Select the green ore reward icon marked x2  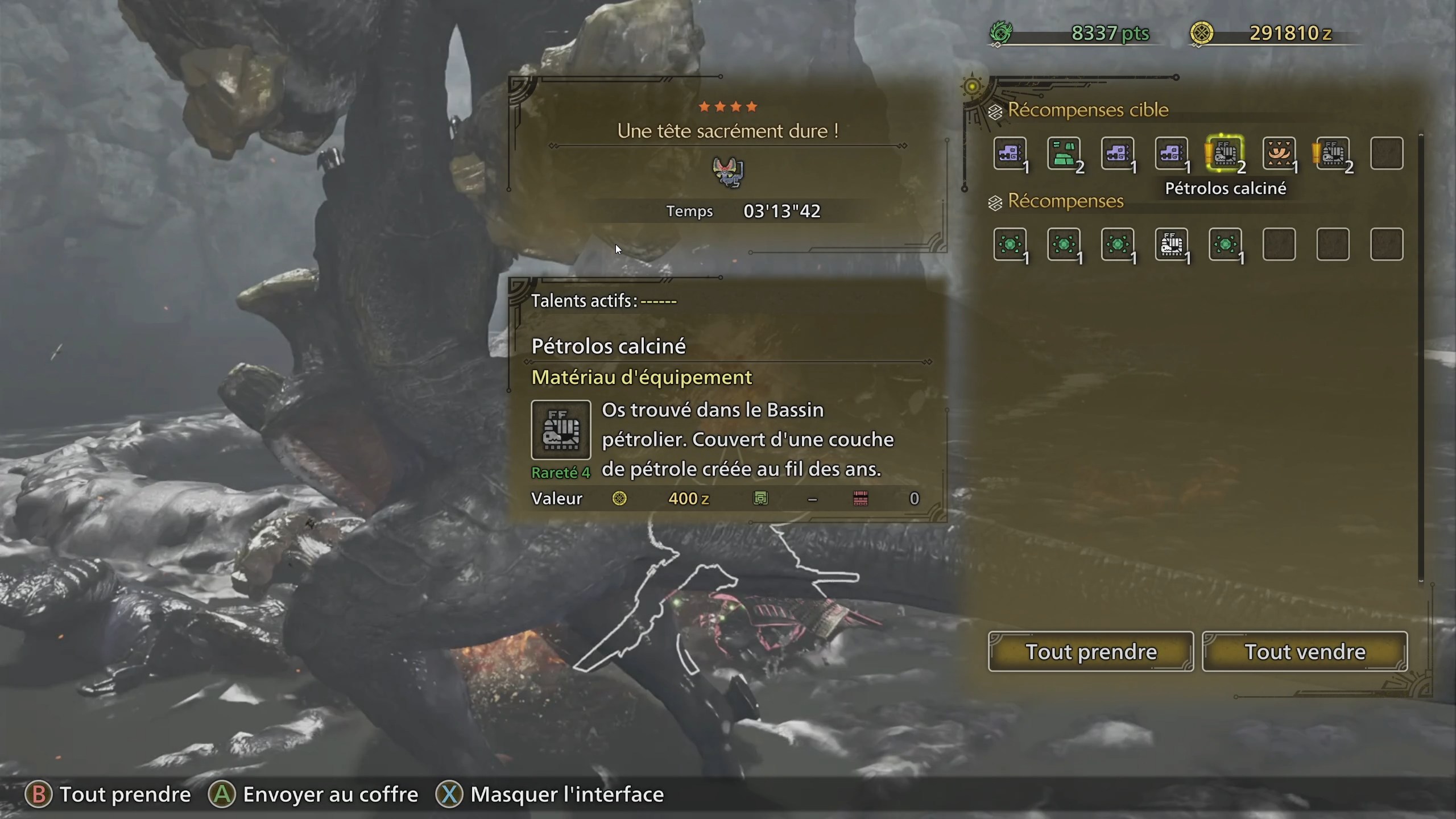click(1065, 154)
